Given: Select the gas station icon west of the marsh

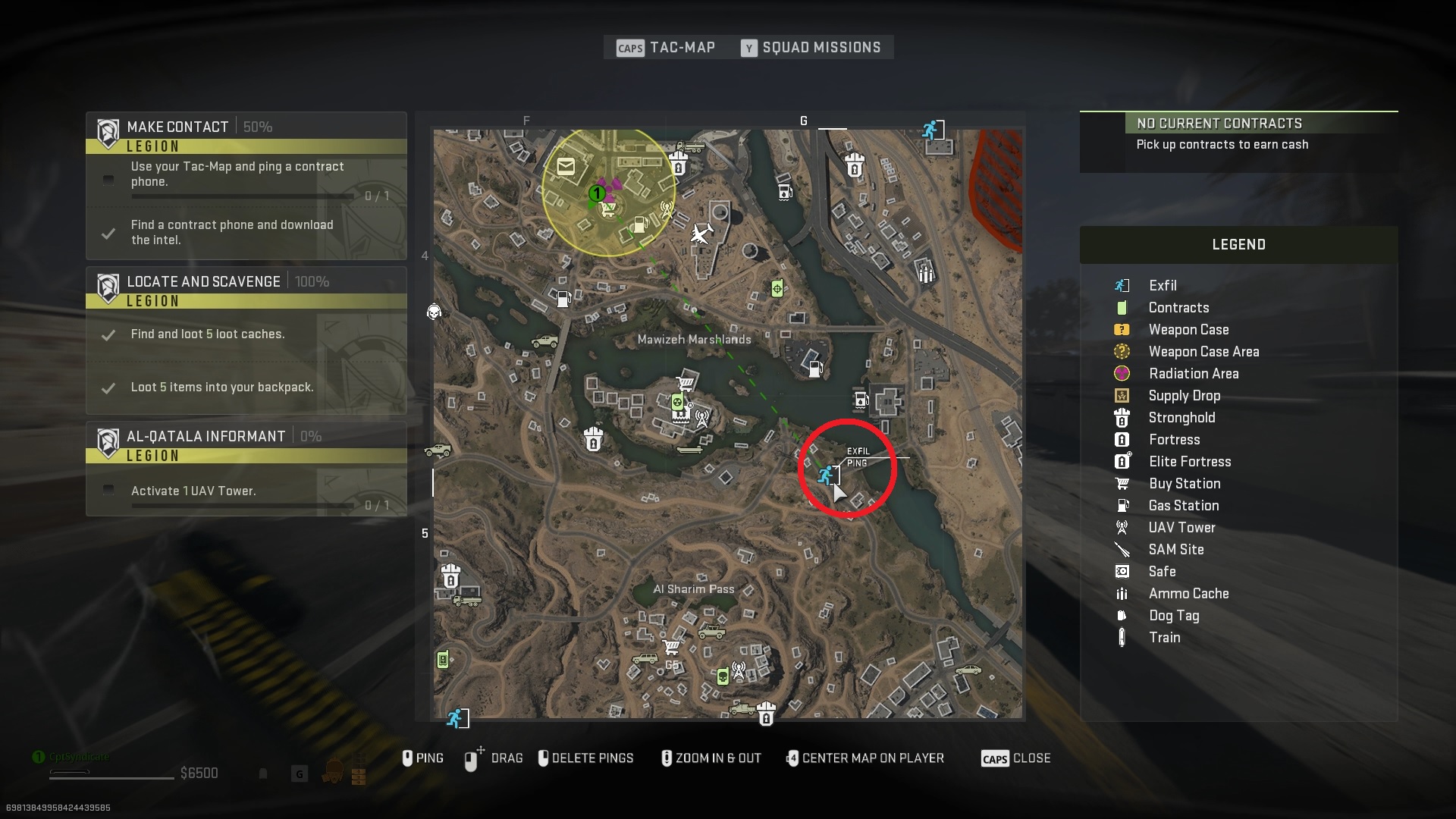Looking at the screenshot, I should [x=563, y=298].
